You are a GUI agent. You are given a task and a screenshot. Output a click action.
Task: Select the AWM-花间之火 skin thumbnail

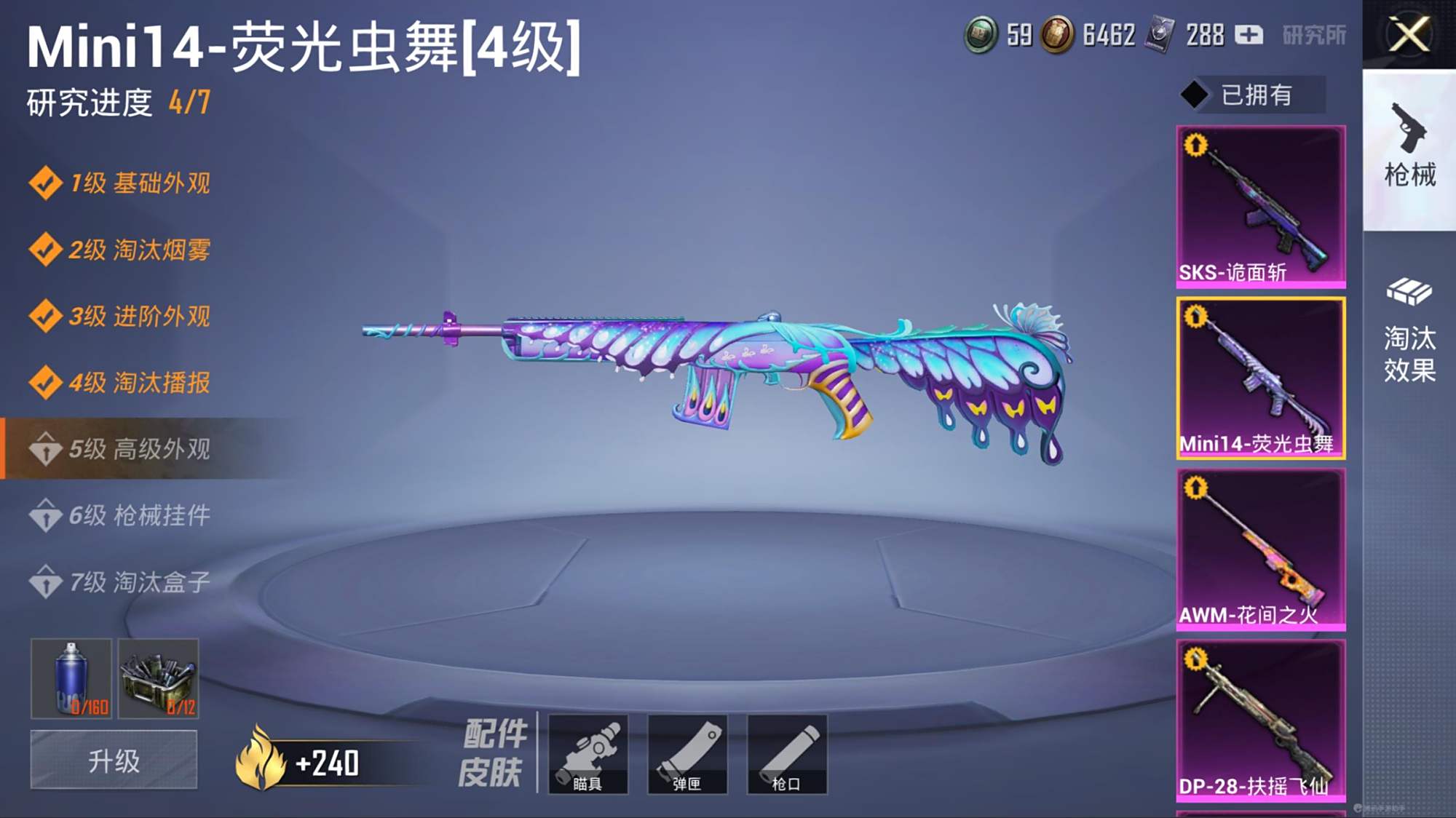1262,549
